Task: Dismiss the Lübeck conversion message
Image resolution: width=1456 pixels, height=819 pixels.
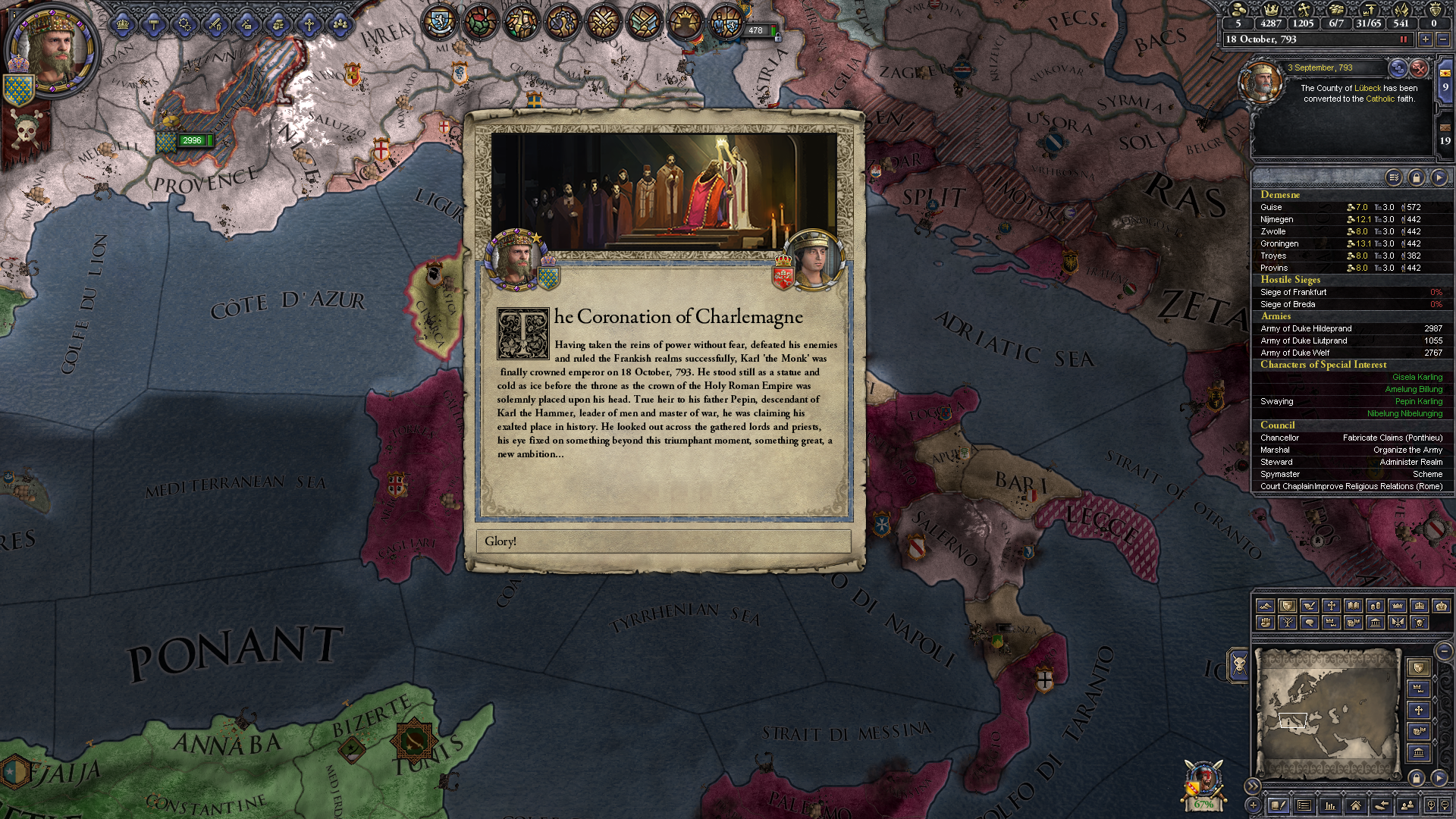Action: click(1419, 68)
